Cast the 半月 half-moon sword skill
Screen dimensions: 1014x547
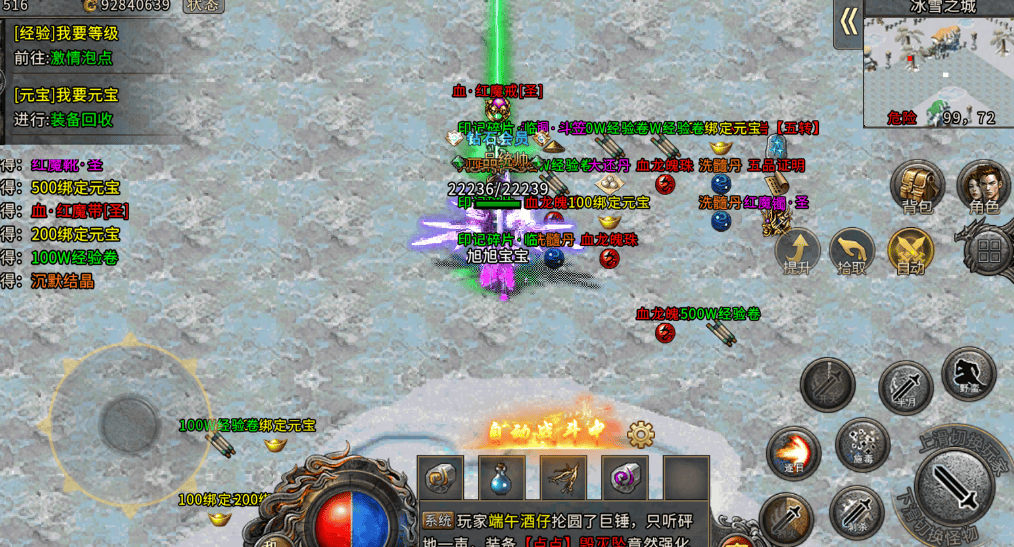(x=905, y=386)
